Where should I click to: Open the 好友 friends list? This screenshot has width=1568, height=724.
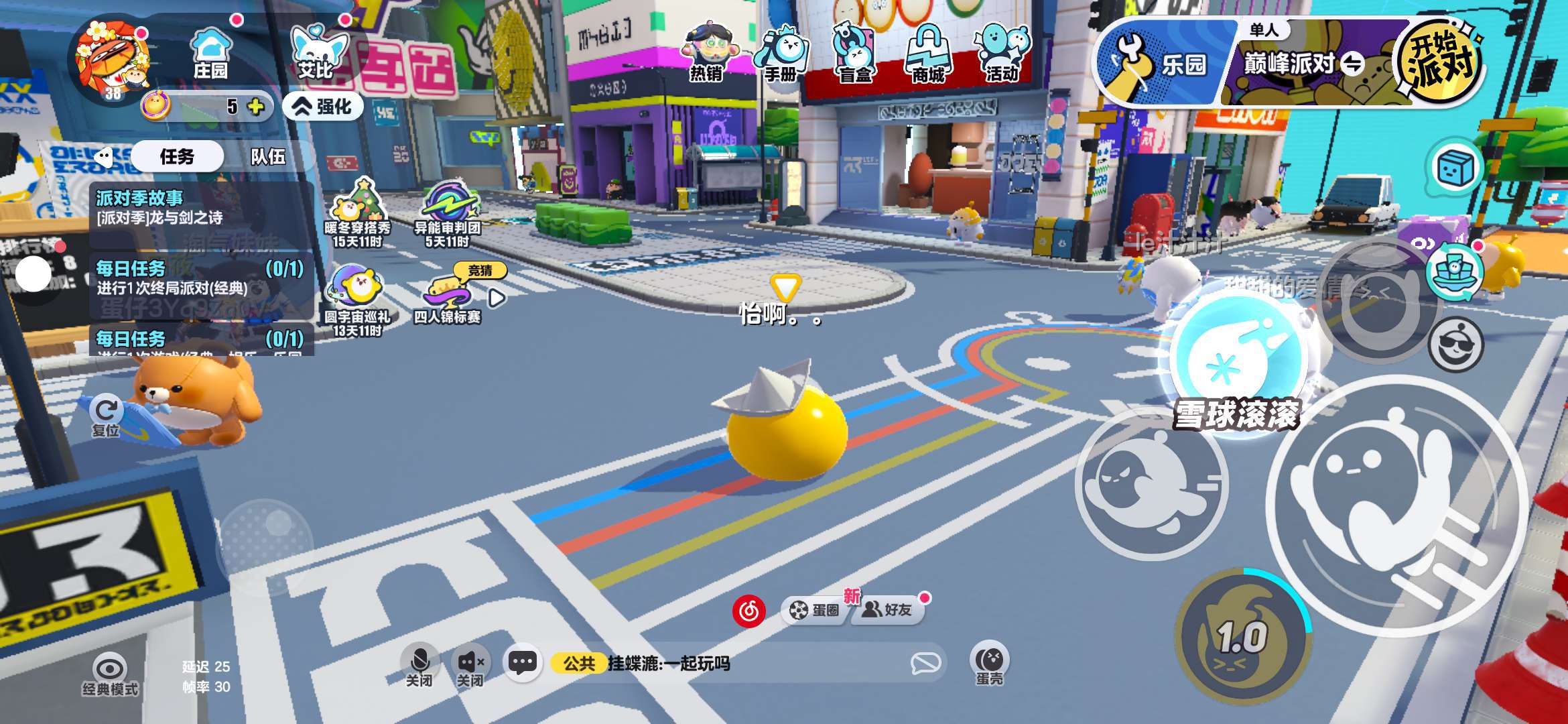(x=889, y=609)
